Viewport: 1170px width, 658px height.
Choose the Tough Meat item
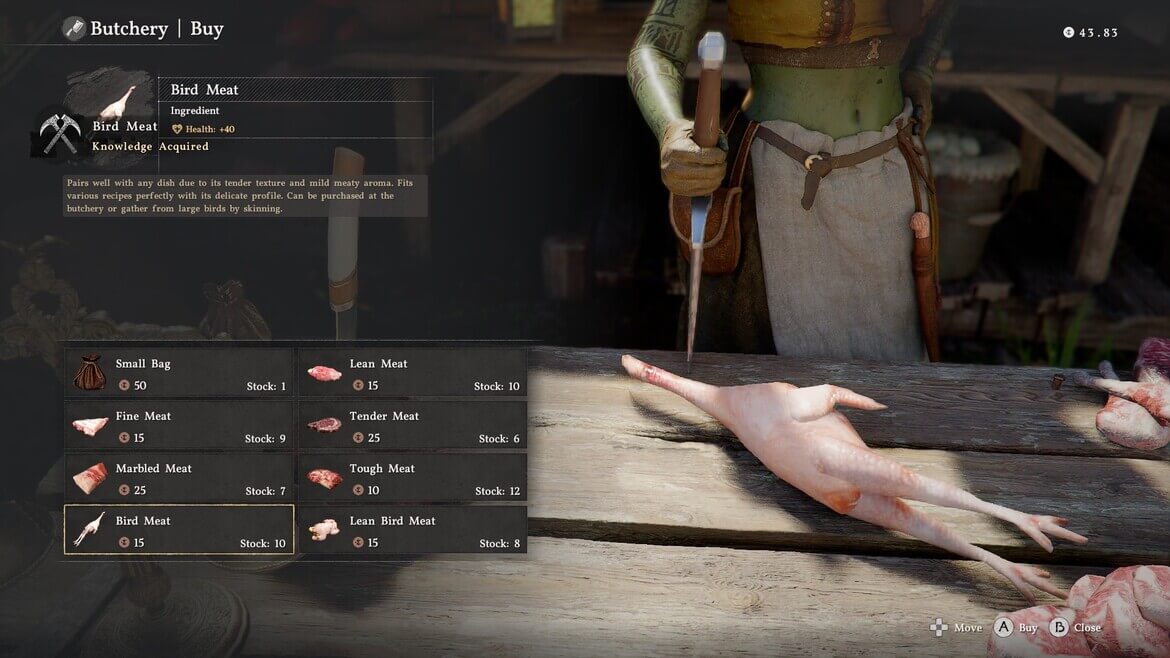pos(412,478)
